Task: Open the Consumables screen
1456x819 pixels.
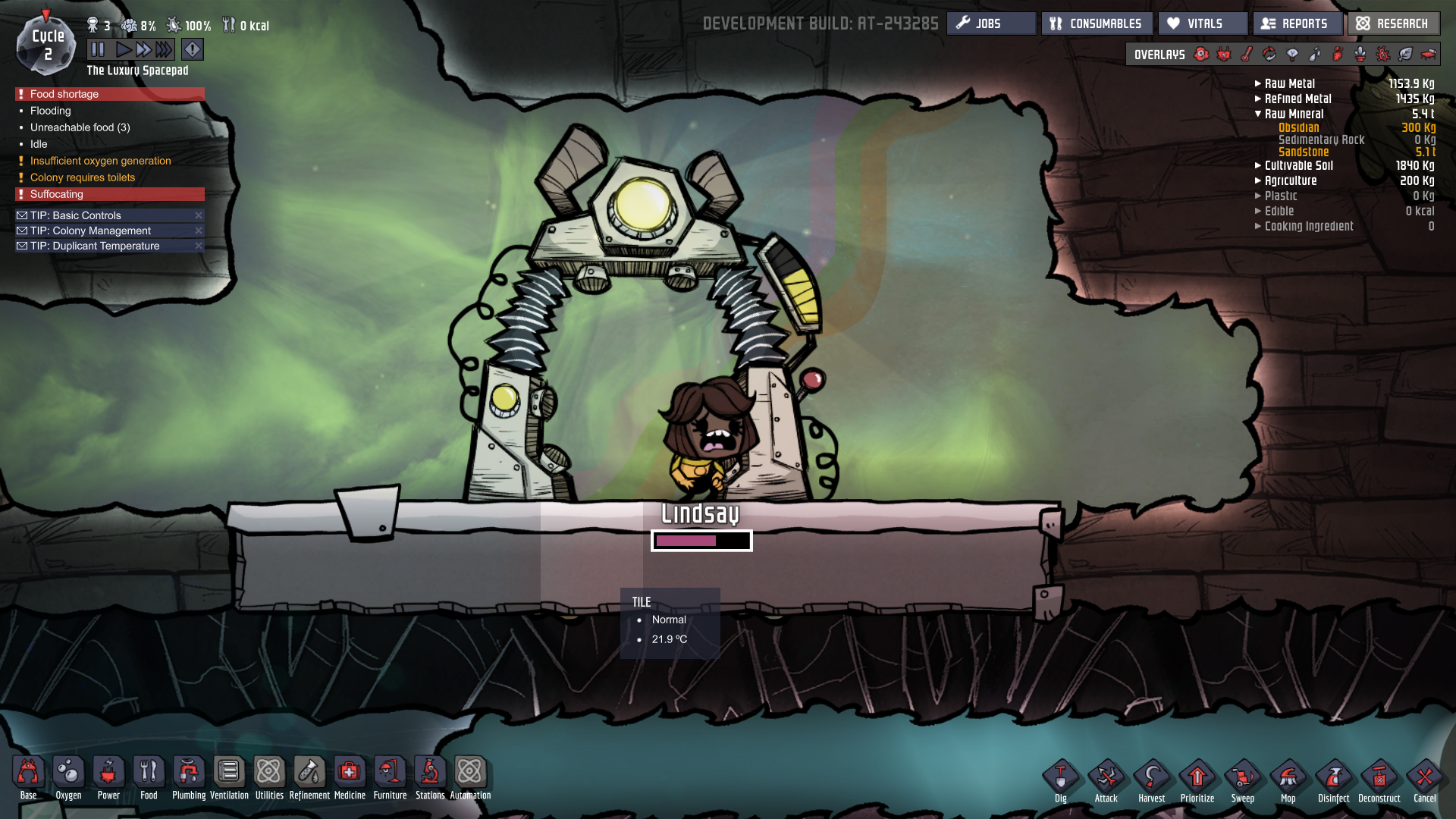Action: tap(1097, 24)
